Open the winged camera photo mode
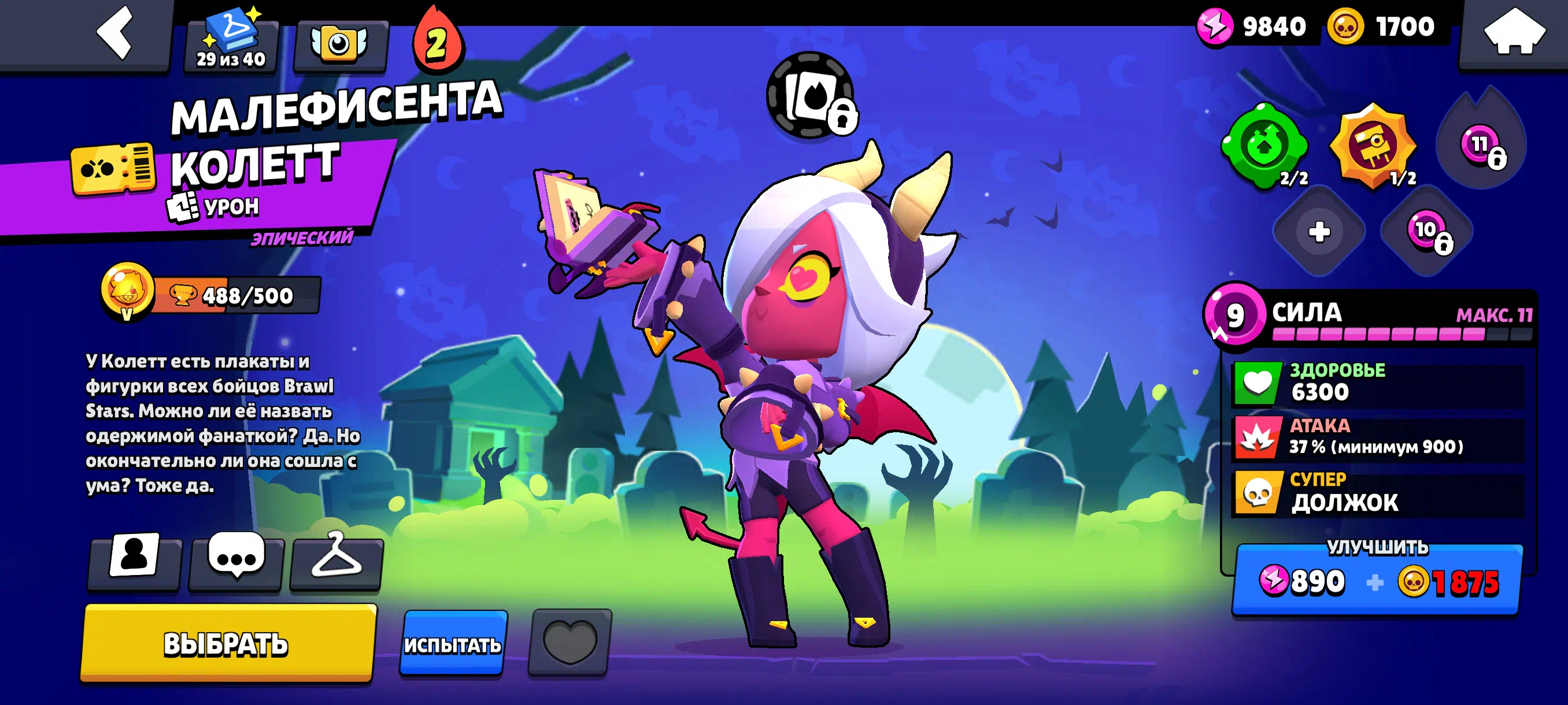1568x705 pixels. [339, 45]
